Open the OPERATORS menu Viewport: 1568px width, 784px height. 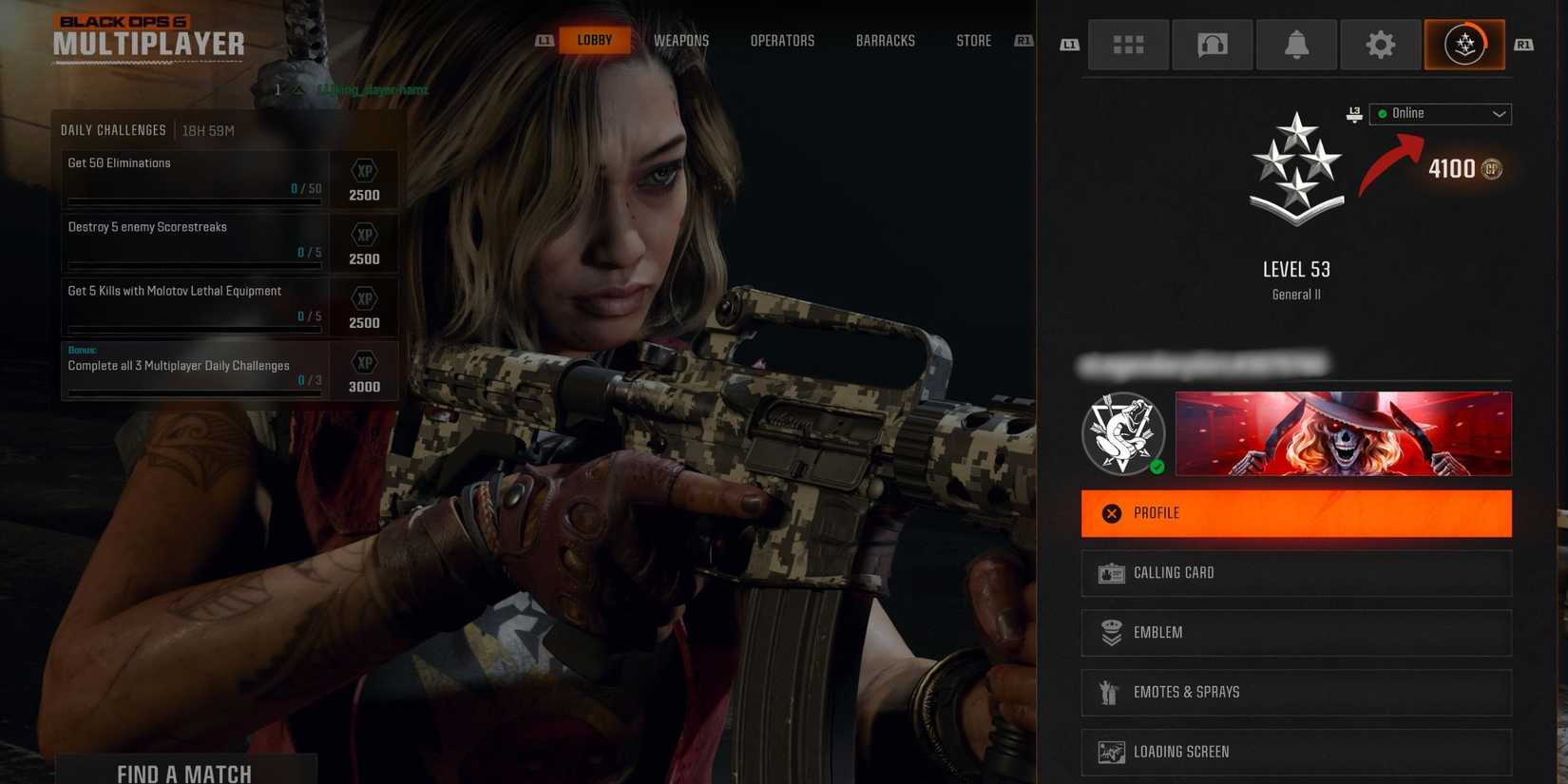point(782,40)
